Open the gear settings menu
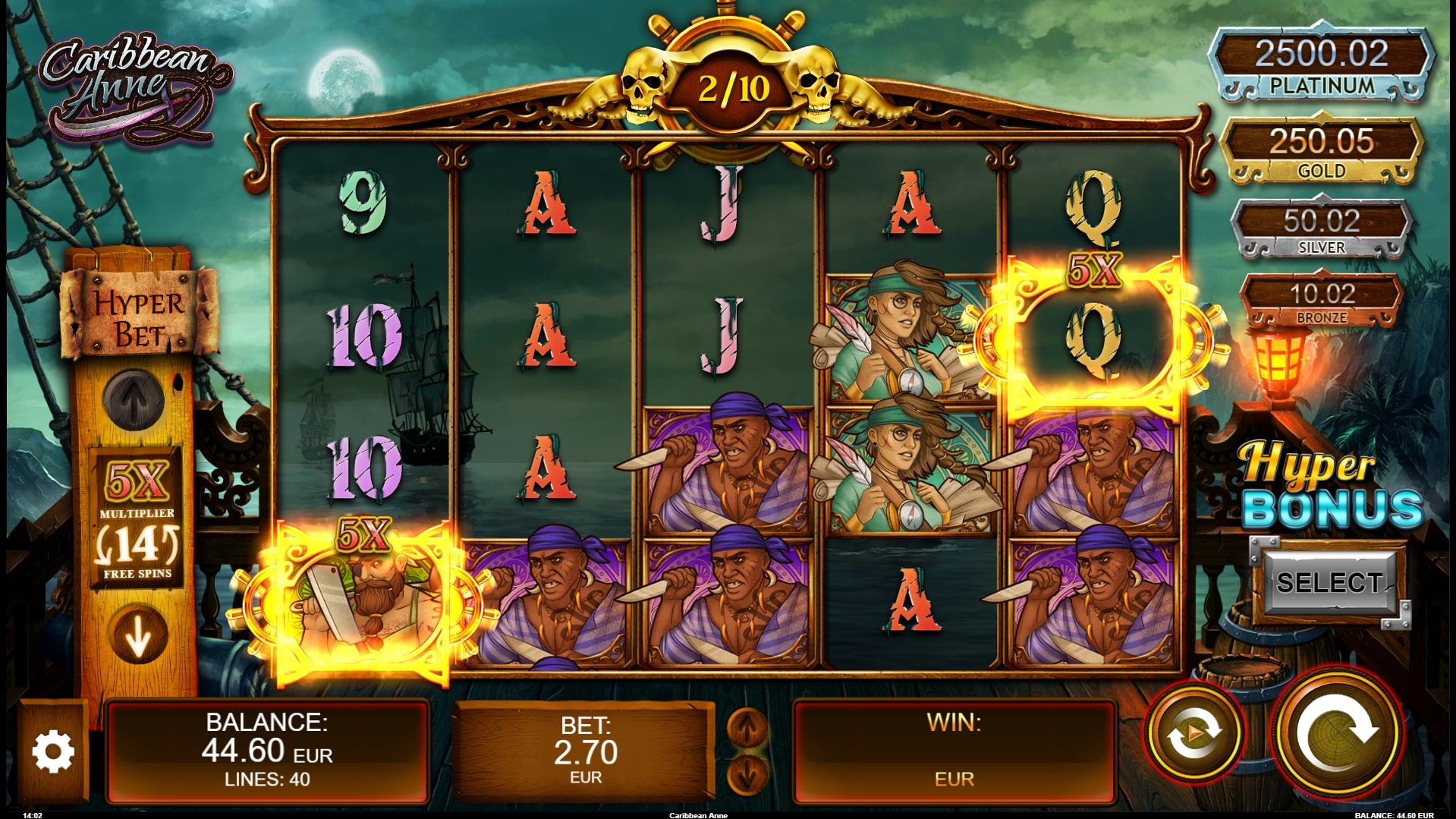Image resolution: width=1456 pixels, height=819 pixels. 52,751
